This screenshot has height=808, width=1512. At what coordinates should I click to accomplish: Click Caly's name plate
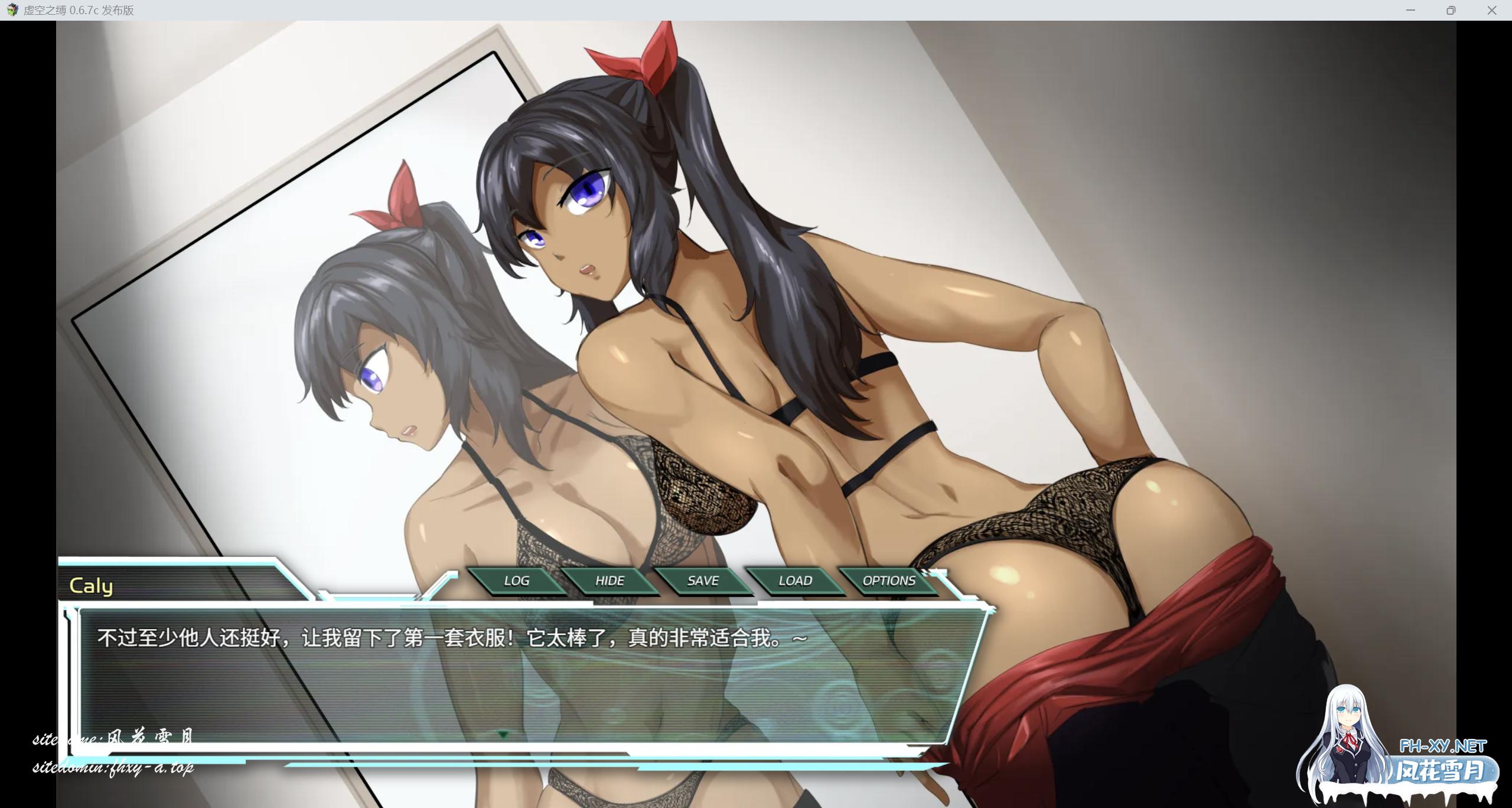pyautogui.click(x=92, y=585)
